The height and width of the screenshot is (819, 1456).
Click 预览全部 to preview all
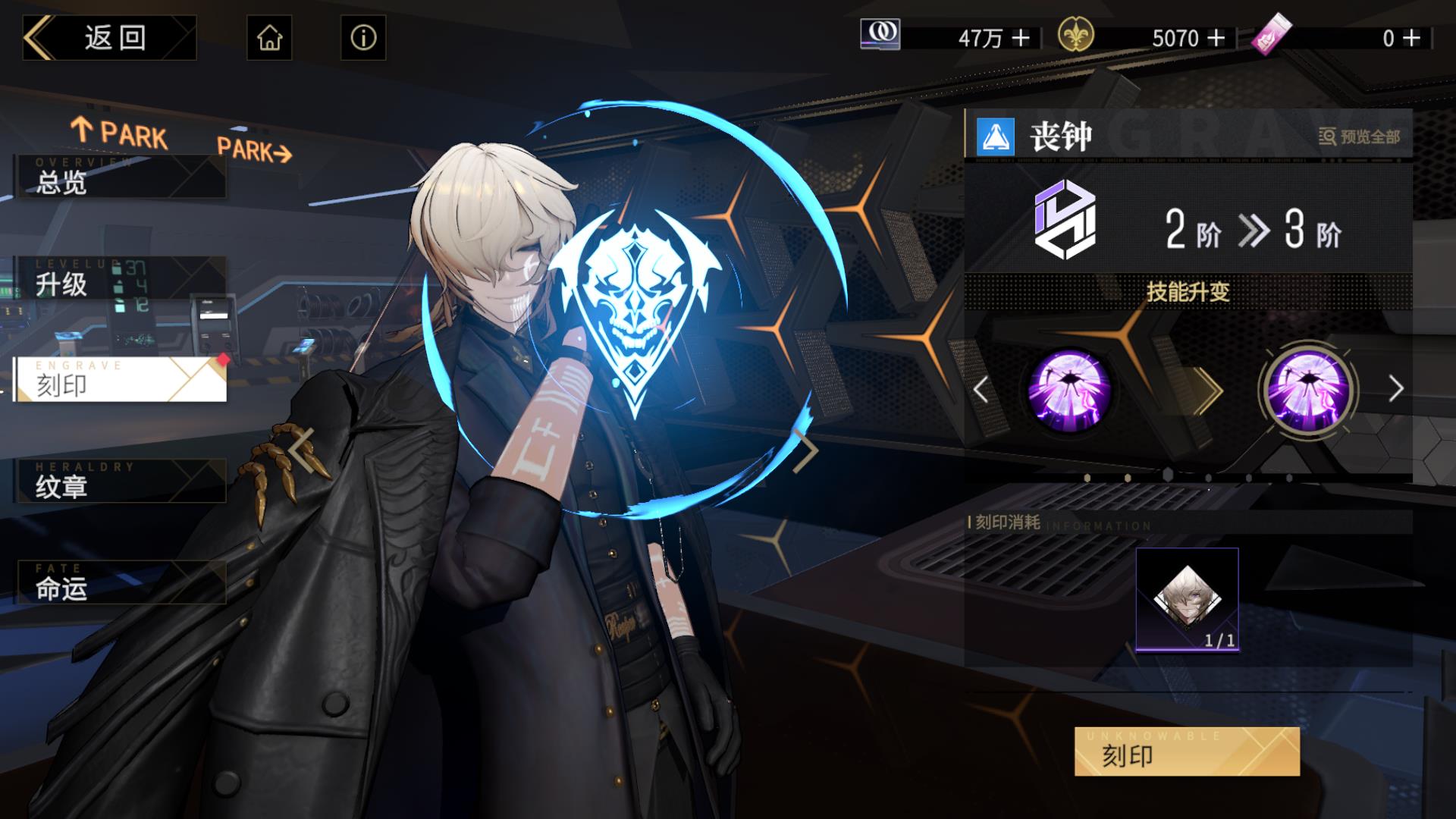(1360, 137)
